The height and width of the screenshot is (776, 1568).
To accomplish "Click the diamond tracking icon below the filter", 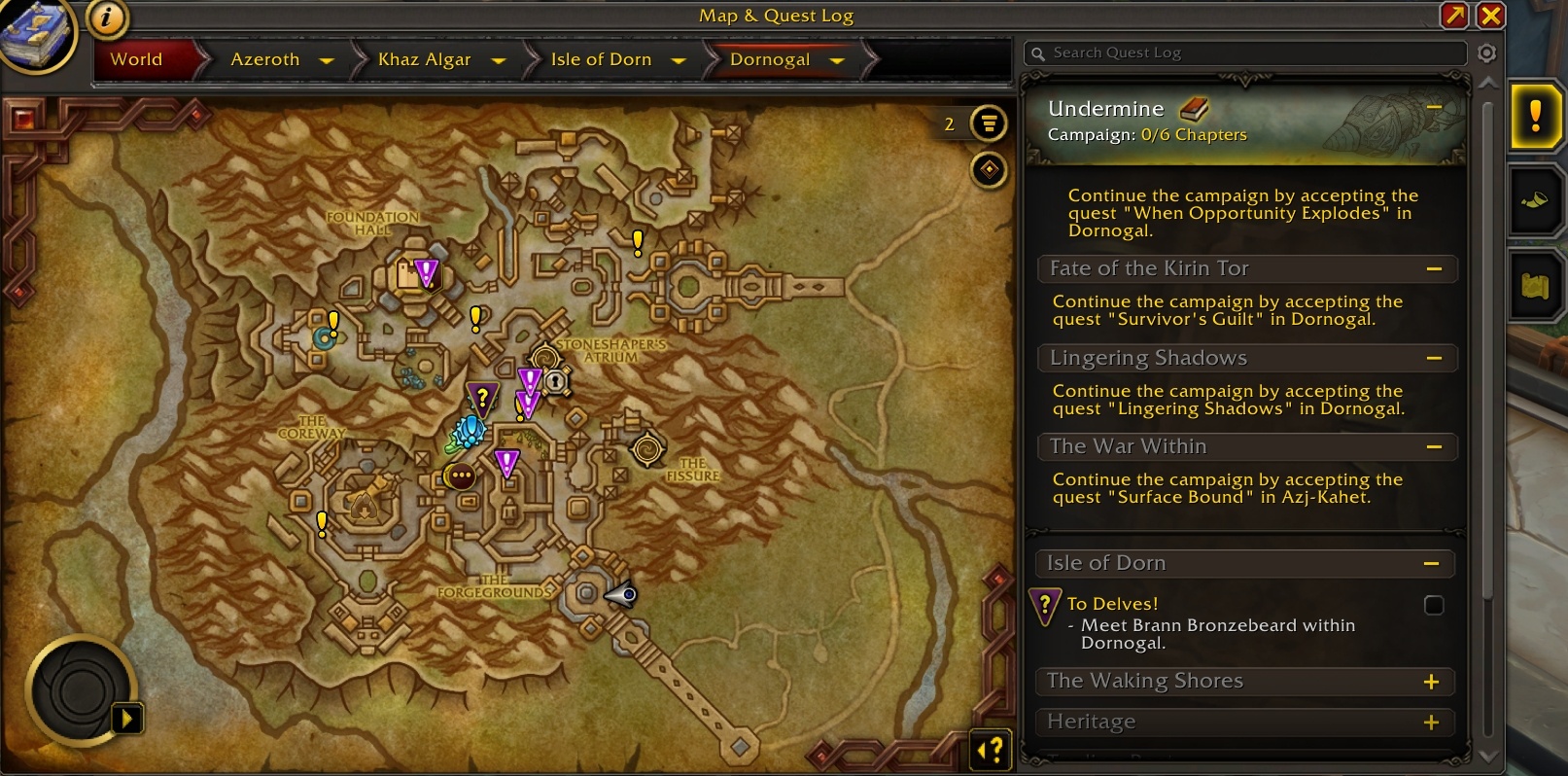I will coord(988,169).
